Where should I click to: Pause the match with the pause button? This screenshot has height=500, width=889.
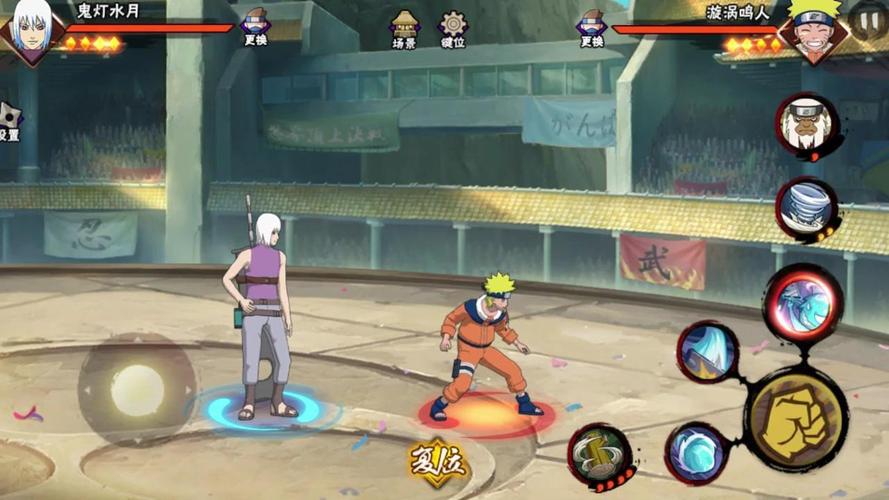[x=868, y=20]
